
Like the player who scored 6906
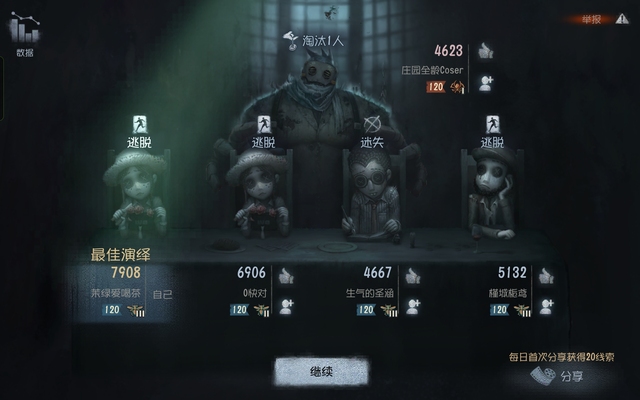pos(286,275)
